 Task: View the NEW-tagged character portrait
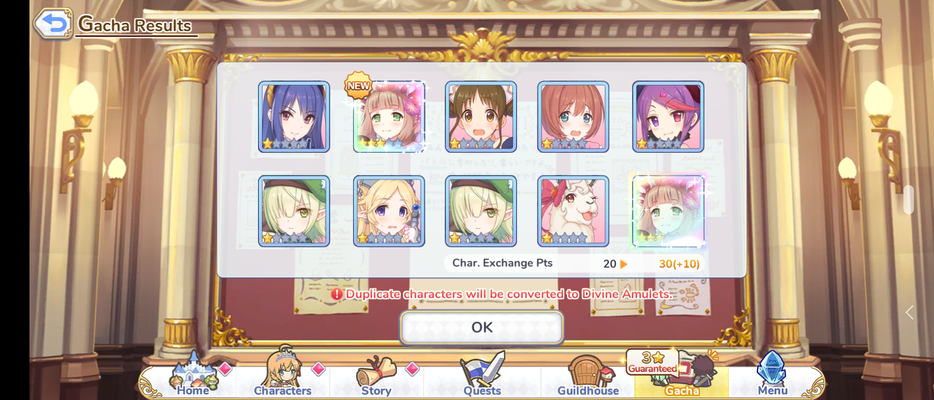[x=389, y=117]
